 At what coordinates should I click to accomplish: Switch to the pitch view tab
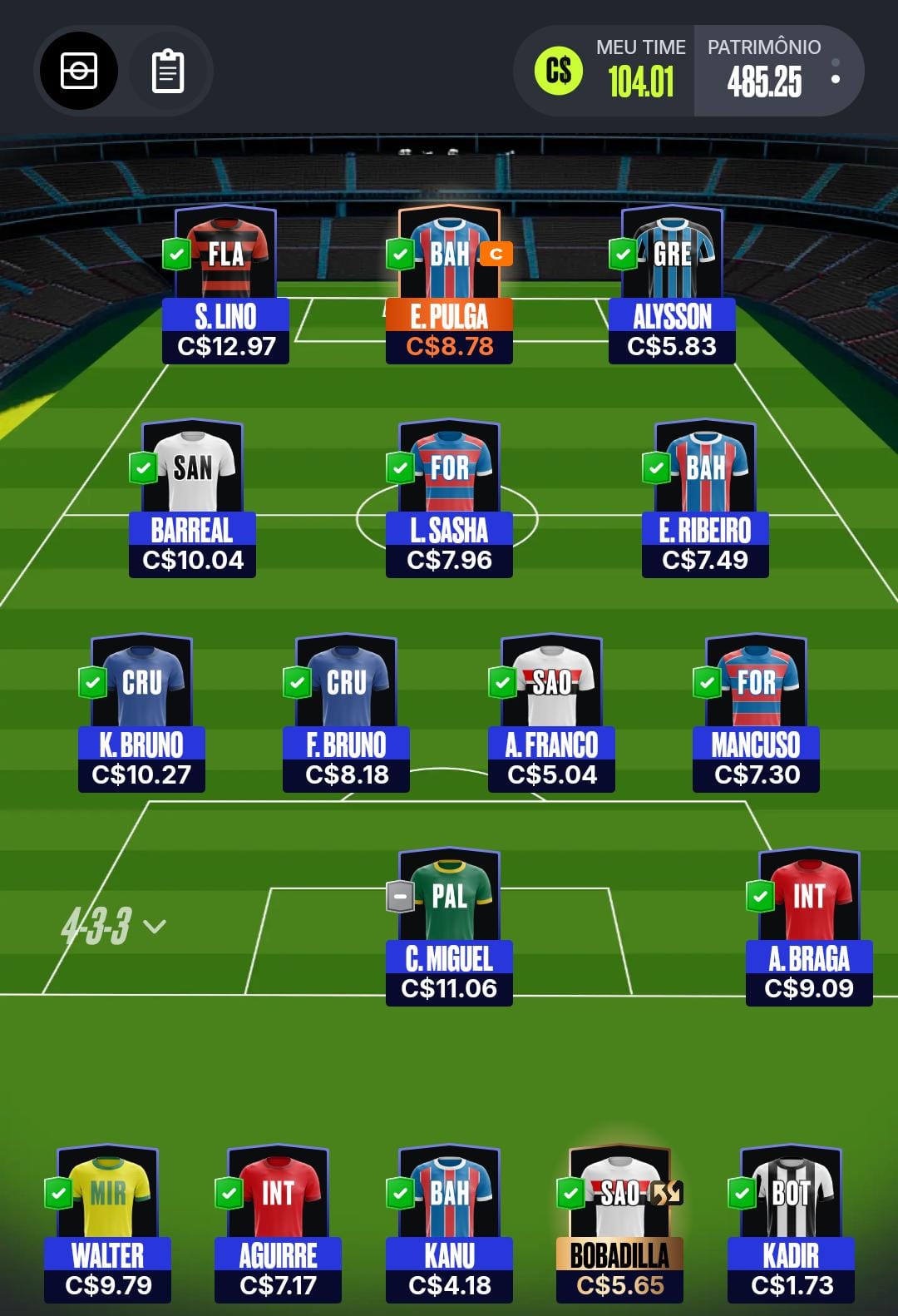(79, 72)
